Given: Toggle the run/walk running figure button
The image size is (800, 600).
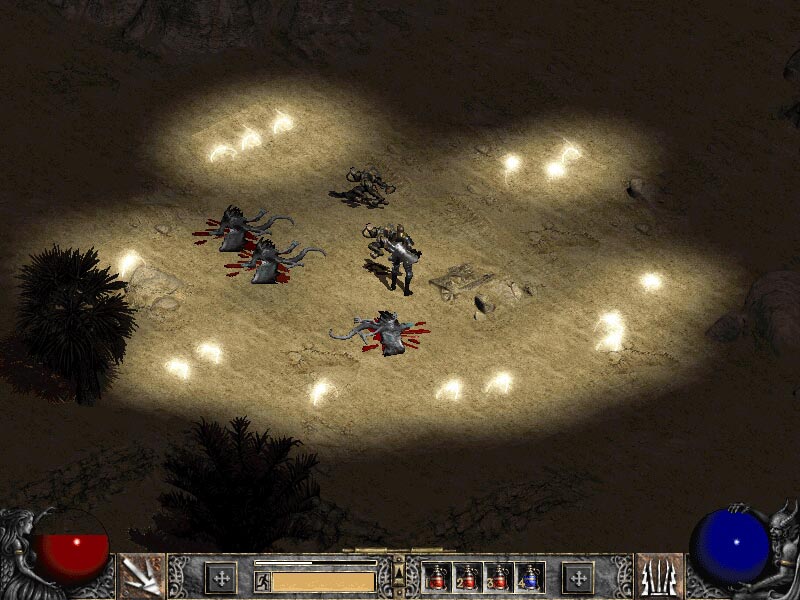Looking at the screenshot, I should coord(262,581).
